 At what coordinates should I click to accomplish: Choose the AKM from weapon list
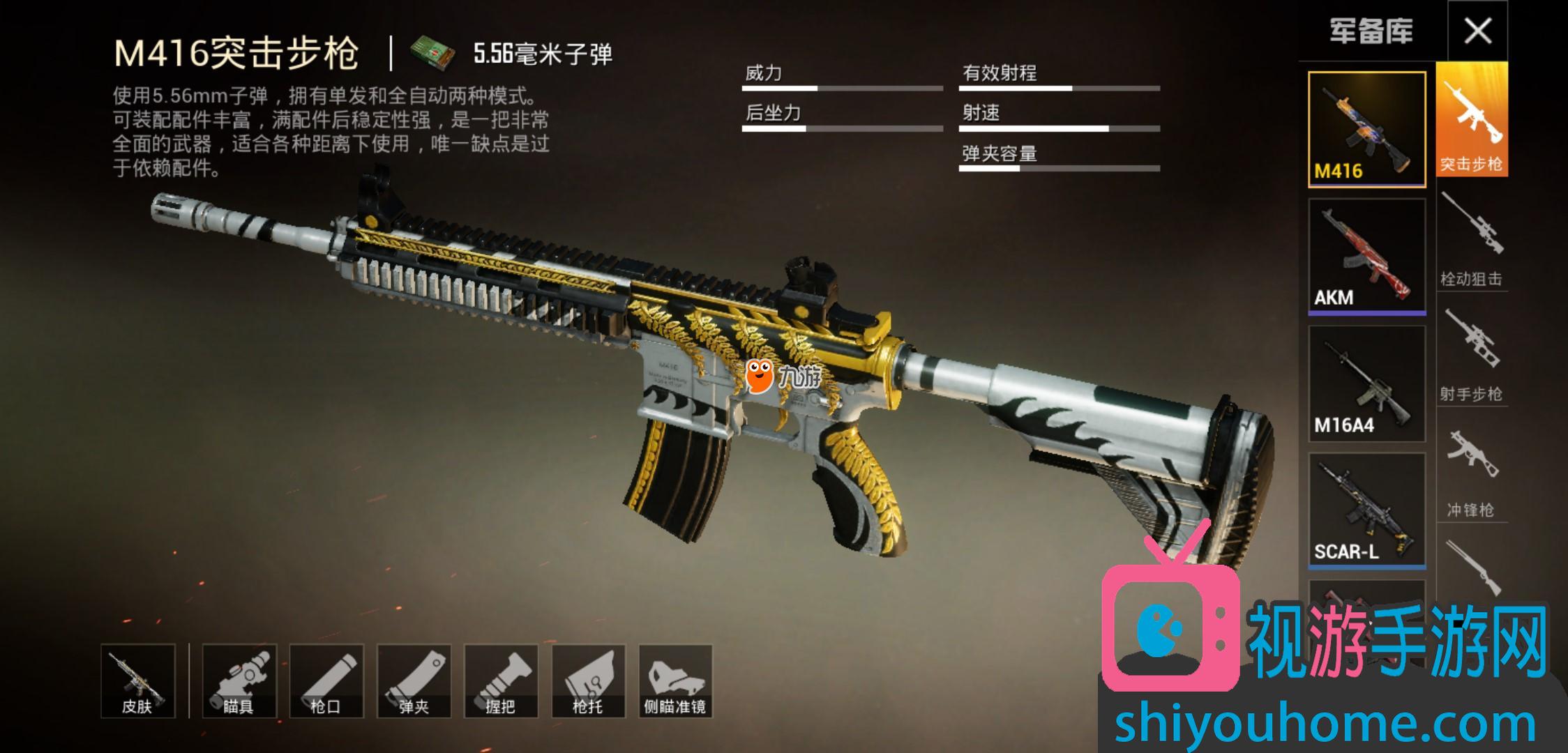click(x=1366, y=257)
